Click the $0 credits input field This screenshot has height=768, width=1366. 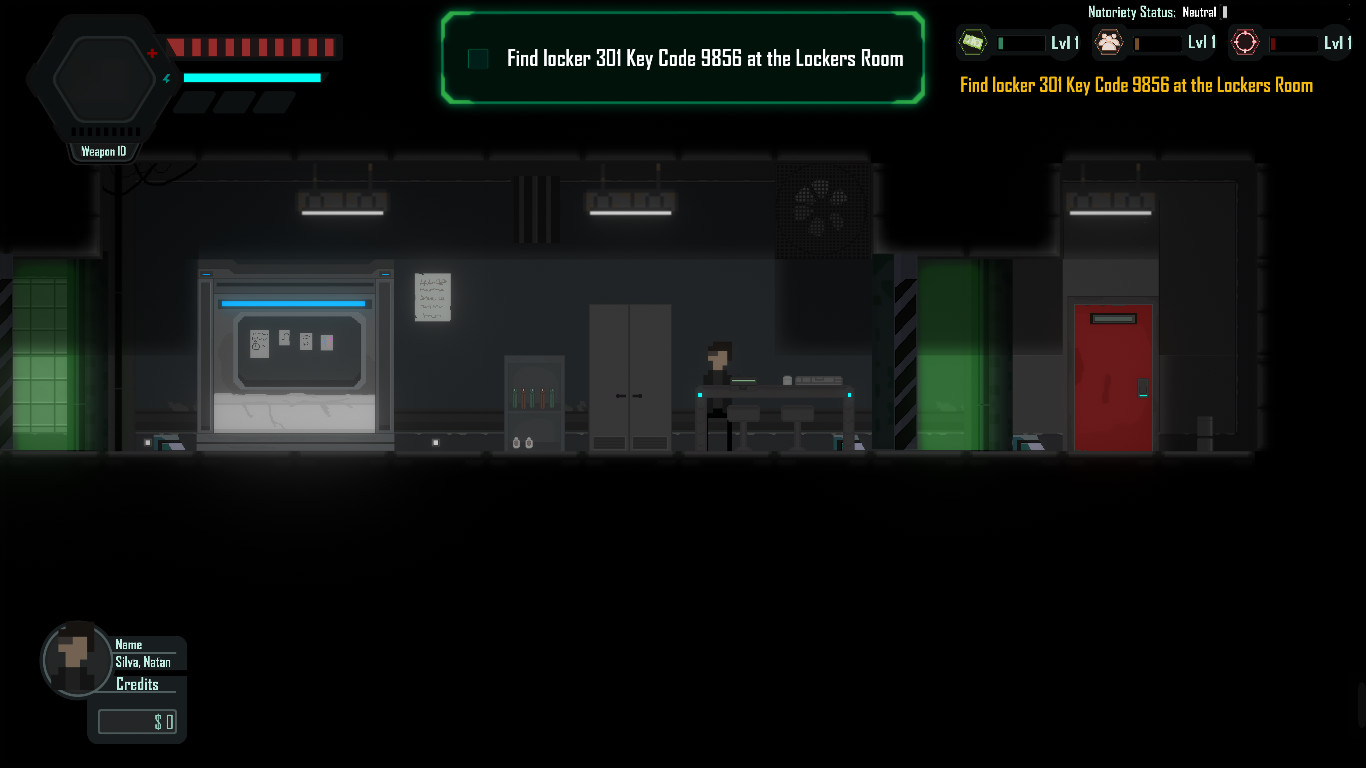(137, 721)
